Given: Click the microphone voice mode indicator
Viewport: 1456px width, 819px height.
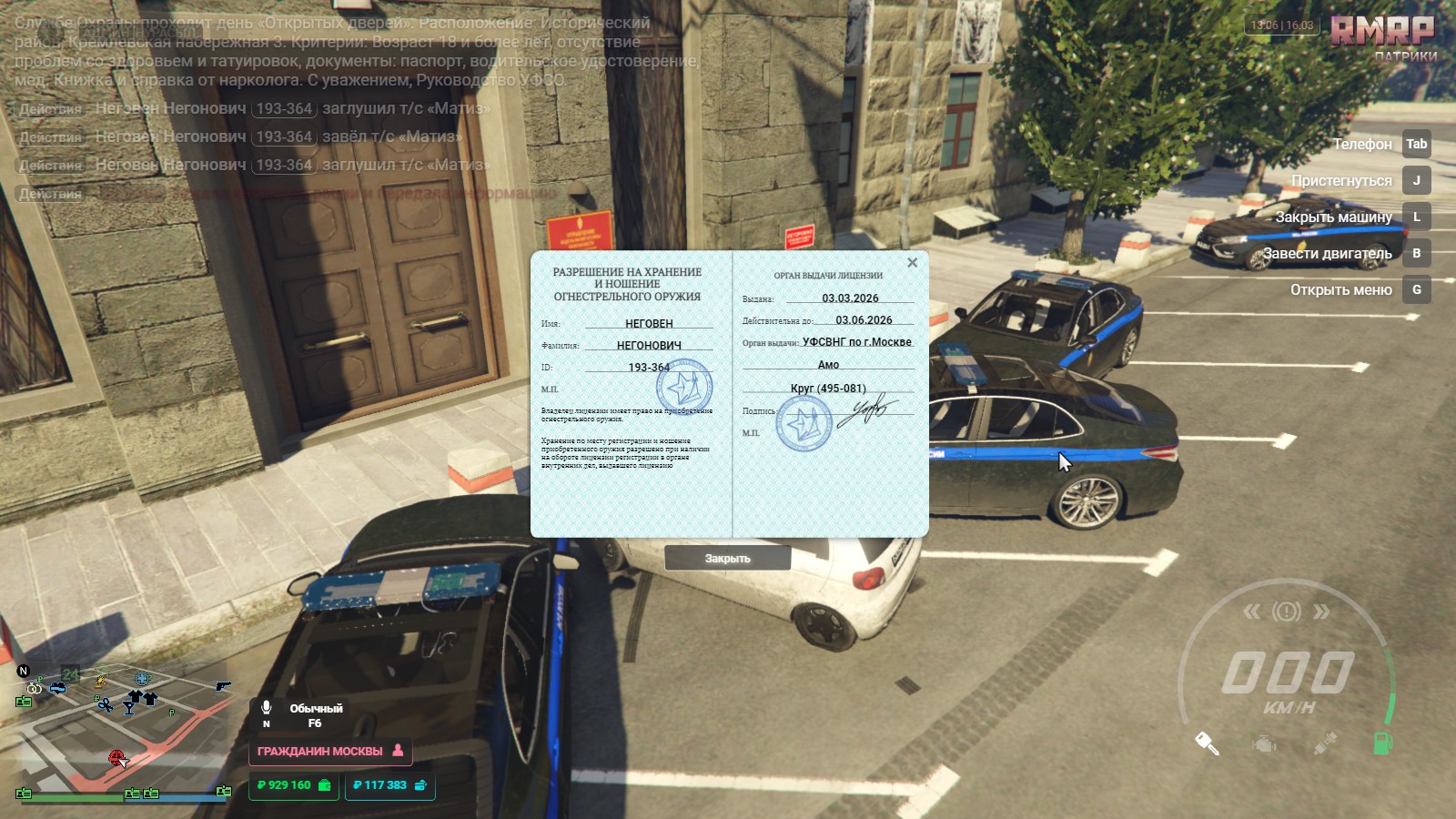Looking at the screenshot, I should 267,708.
